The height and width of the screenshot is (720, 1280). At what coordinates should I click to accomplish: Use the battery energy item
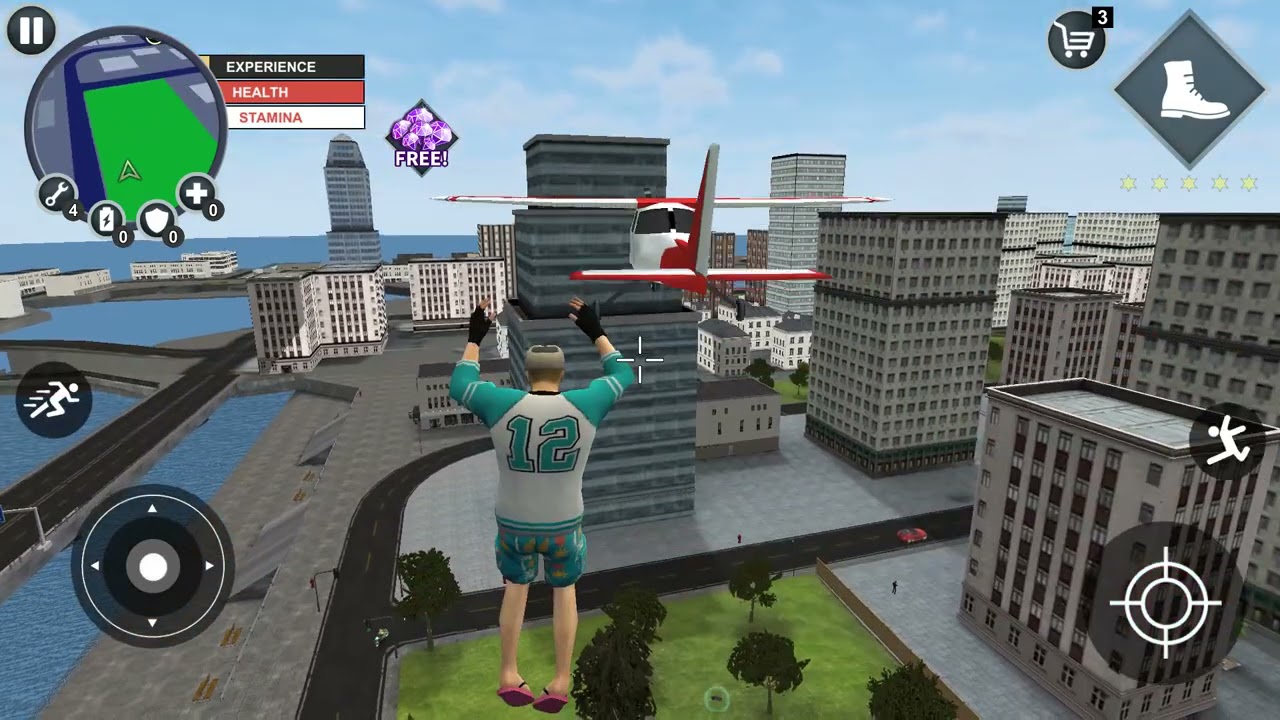click(107, 219)
